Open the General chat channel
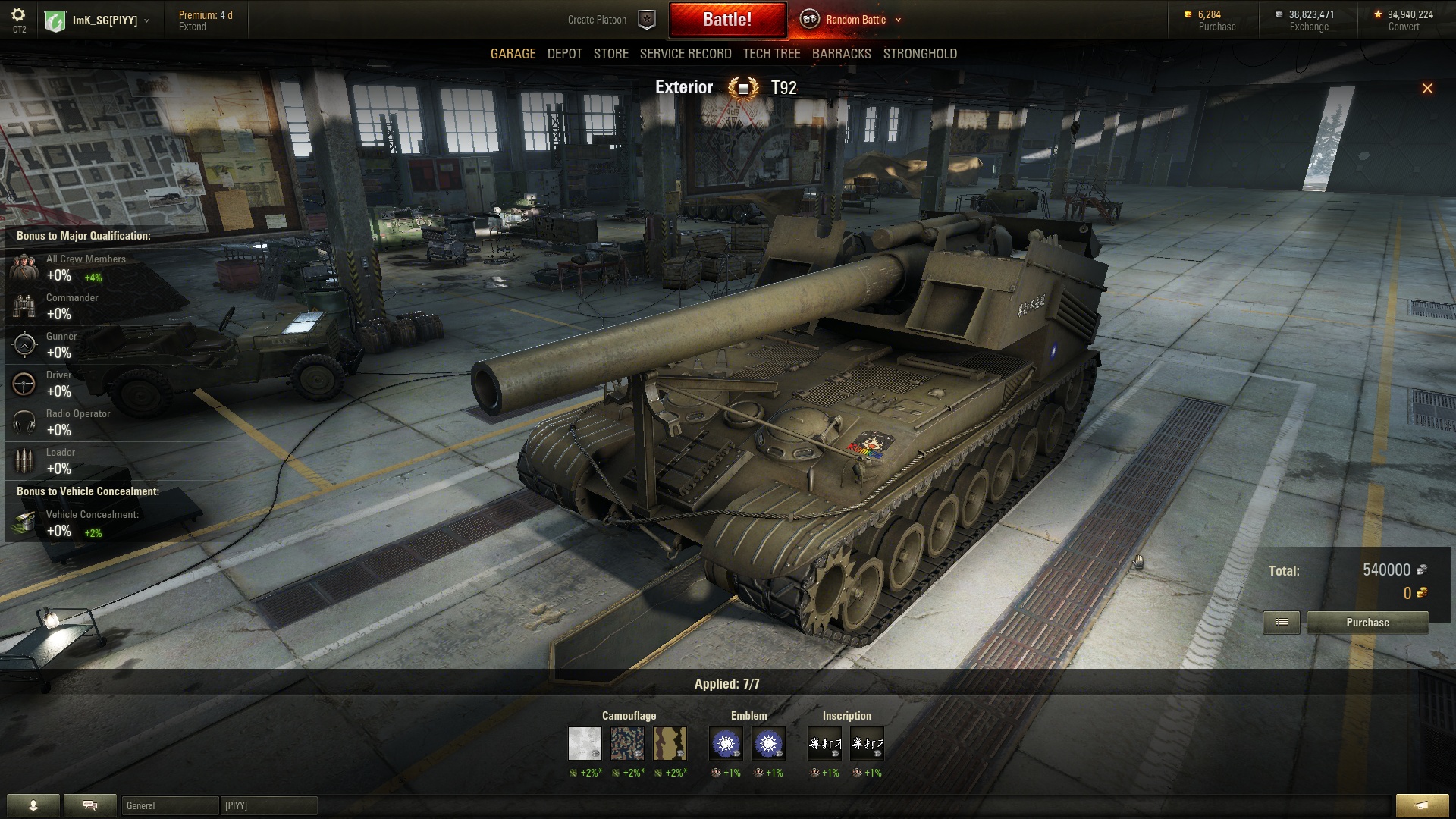1456x819 pixels. pyautogui.click(x=169, y=805)
